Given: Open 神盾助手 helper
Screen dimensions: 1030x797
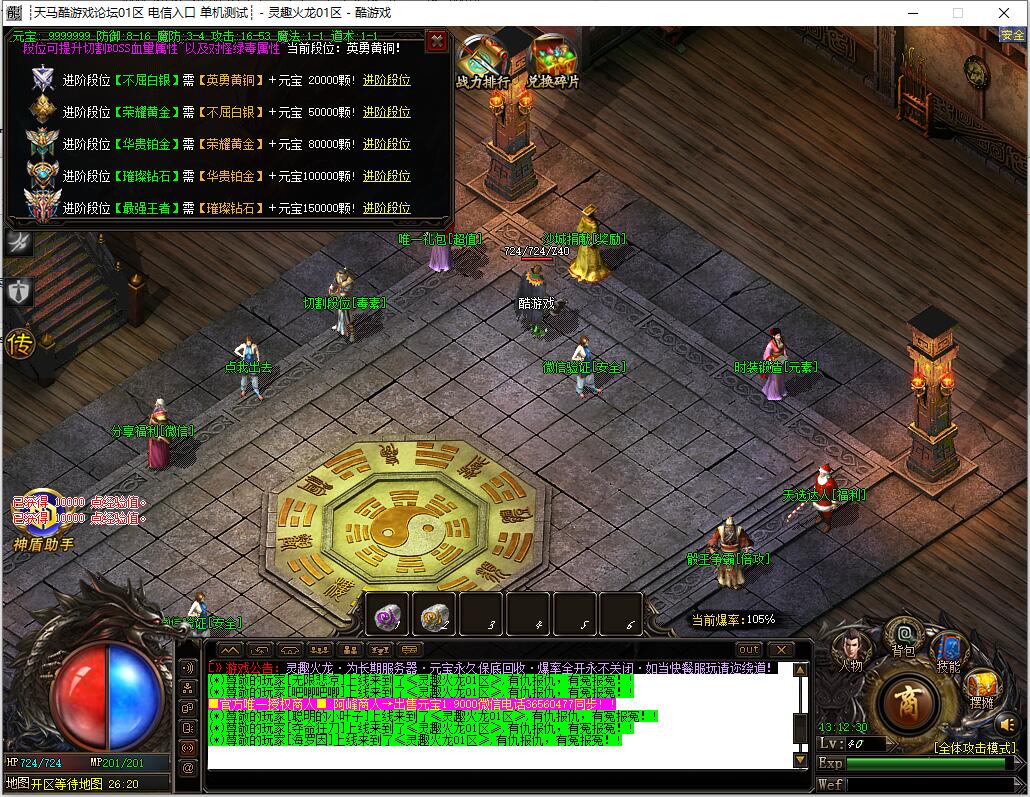Looking at the screenshot, I should (x=43, y=545).
